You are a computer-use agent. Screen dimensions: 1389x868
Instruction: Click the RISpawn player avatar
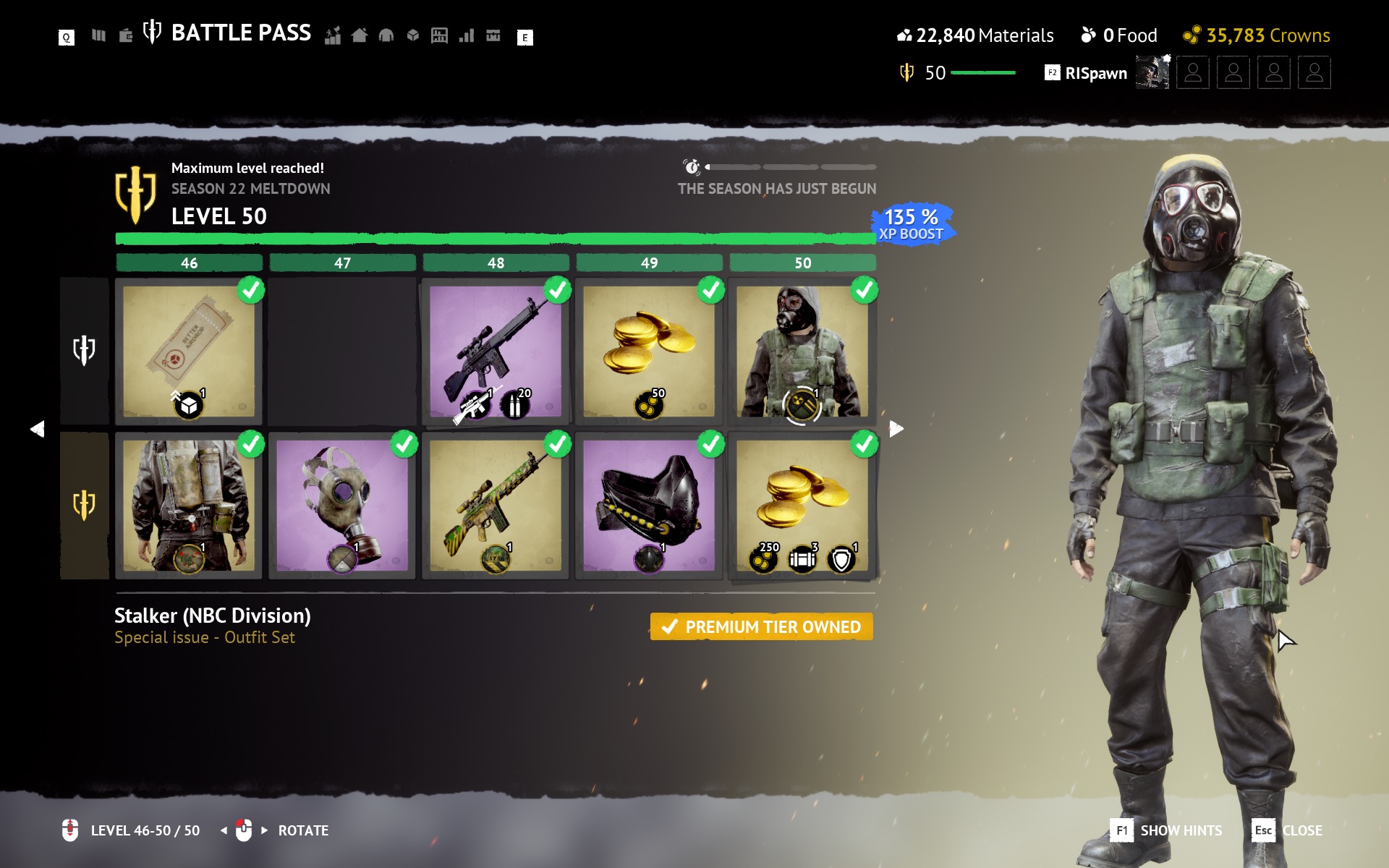coord(1152,73)
